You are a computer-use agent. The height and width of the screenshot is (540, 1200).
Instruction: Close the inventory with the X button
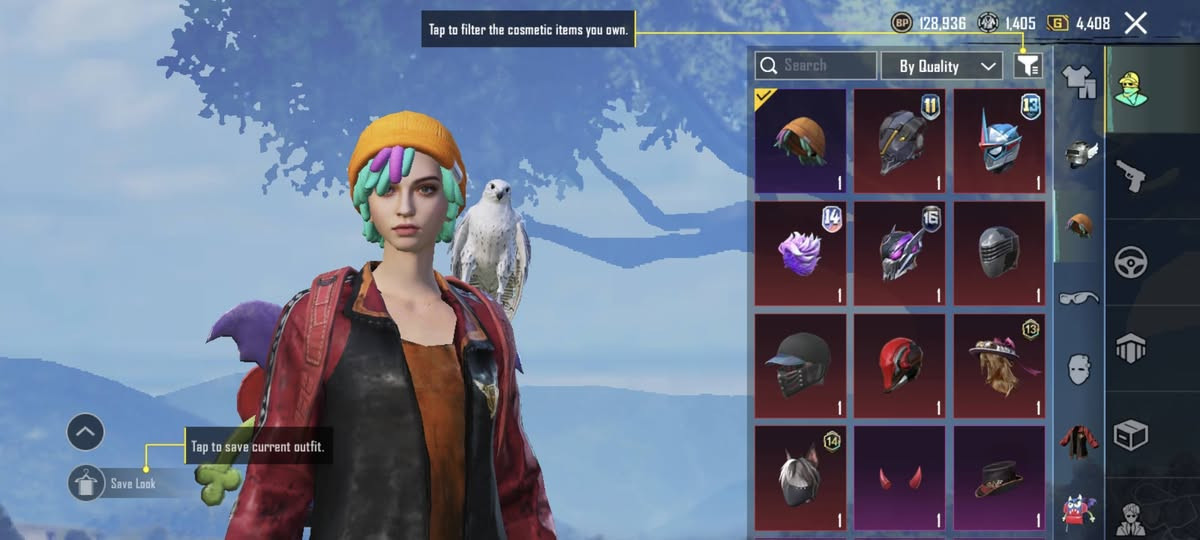coord(1135,23)
